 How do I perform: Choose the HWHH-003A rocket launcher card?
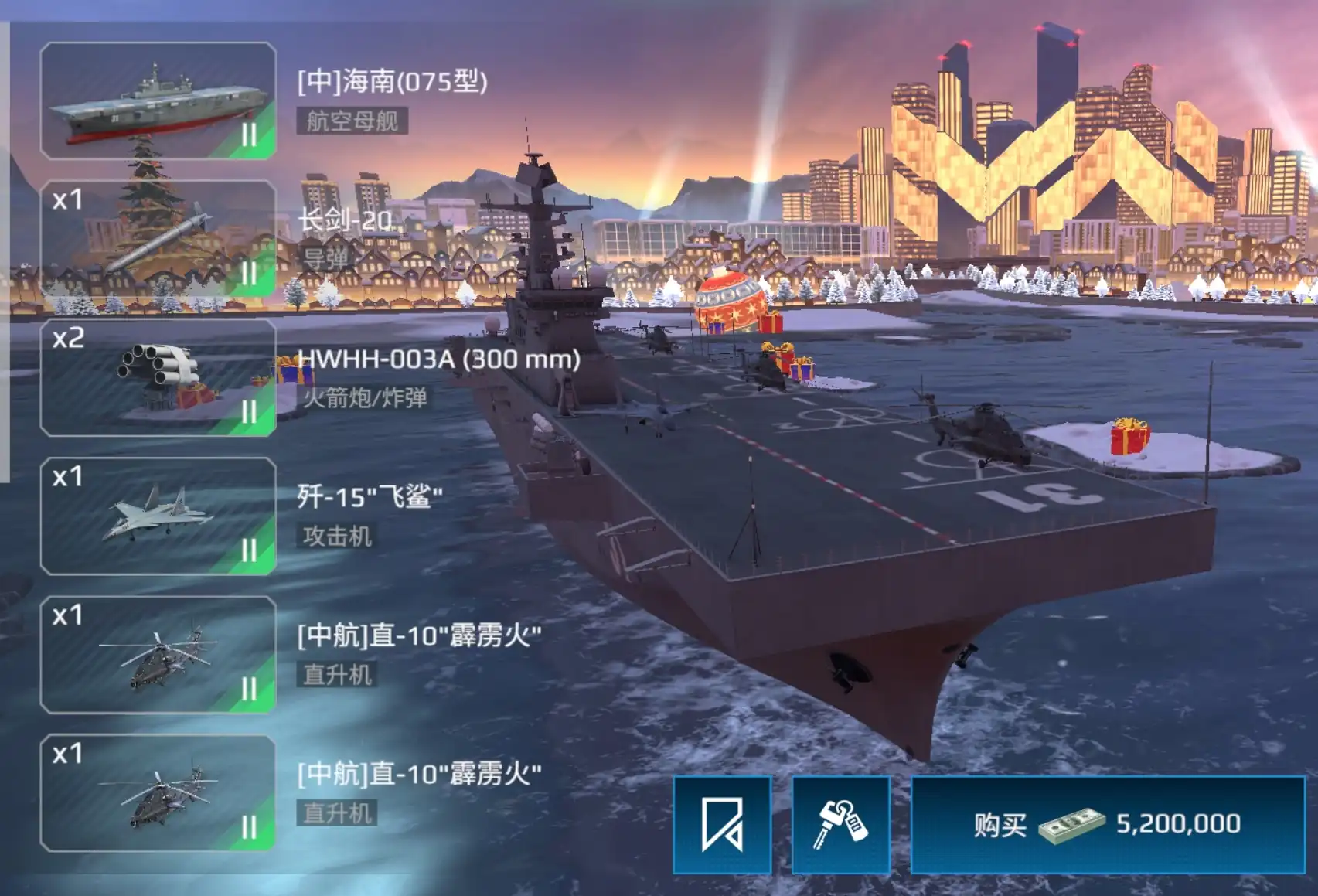(158, 377)
